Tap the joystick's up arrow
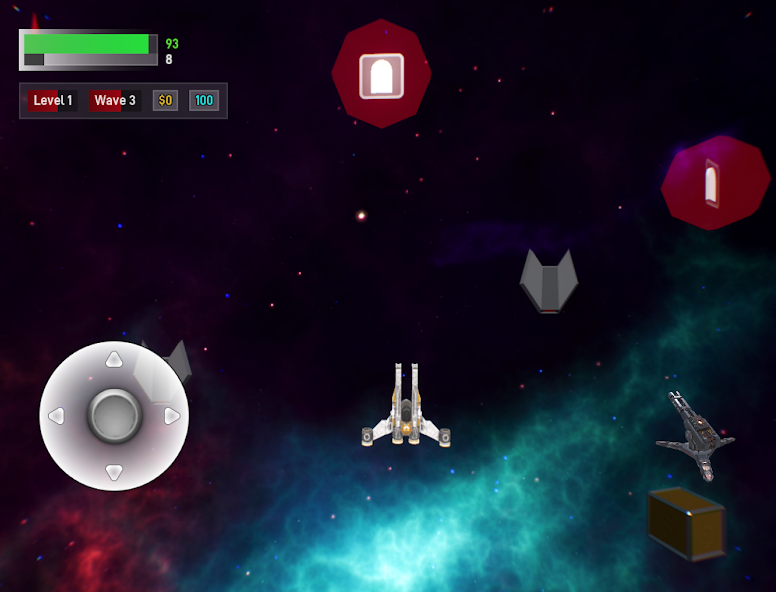776x592 pixels. pyautogui.click(x=114, y=359)
